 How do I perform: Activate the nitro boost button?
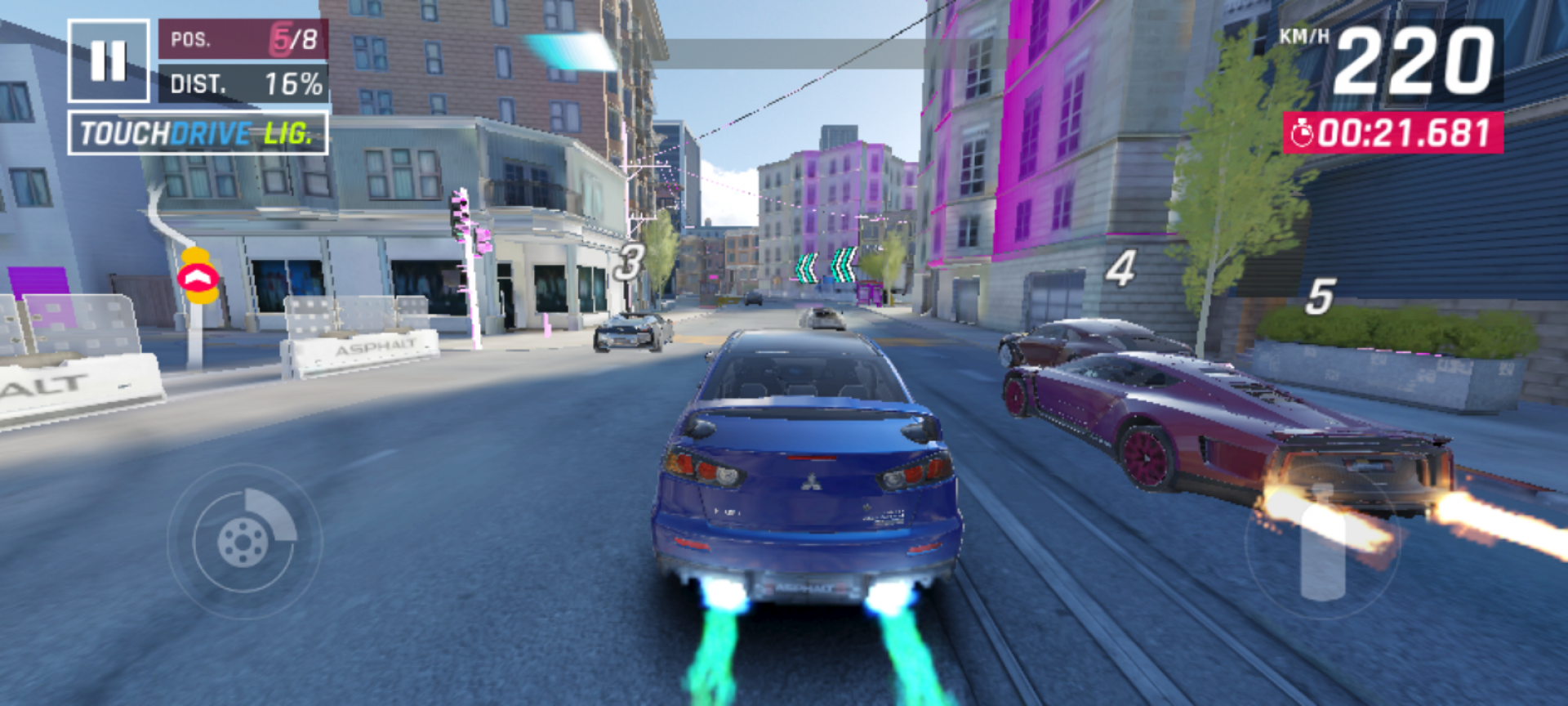tap(1322, 543)
